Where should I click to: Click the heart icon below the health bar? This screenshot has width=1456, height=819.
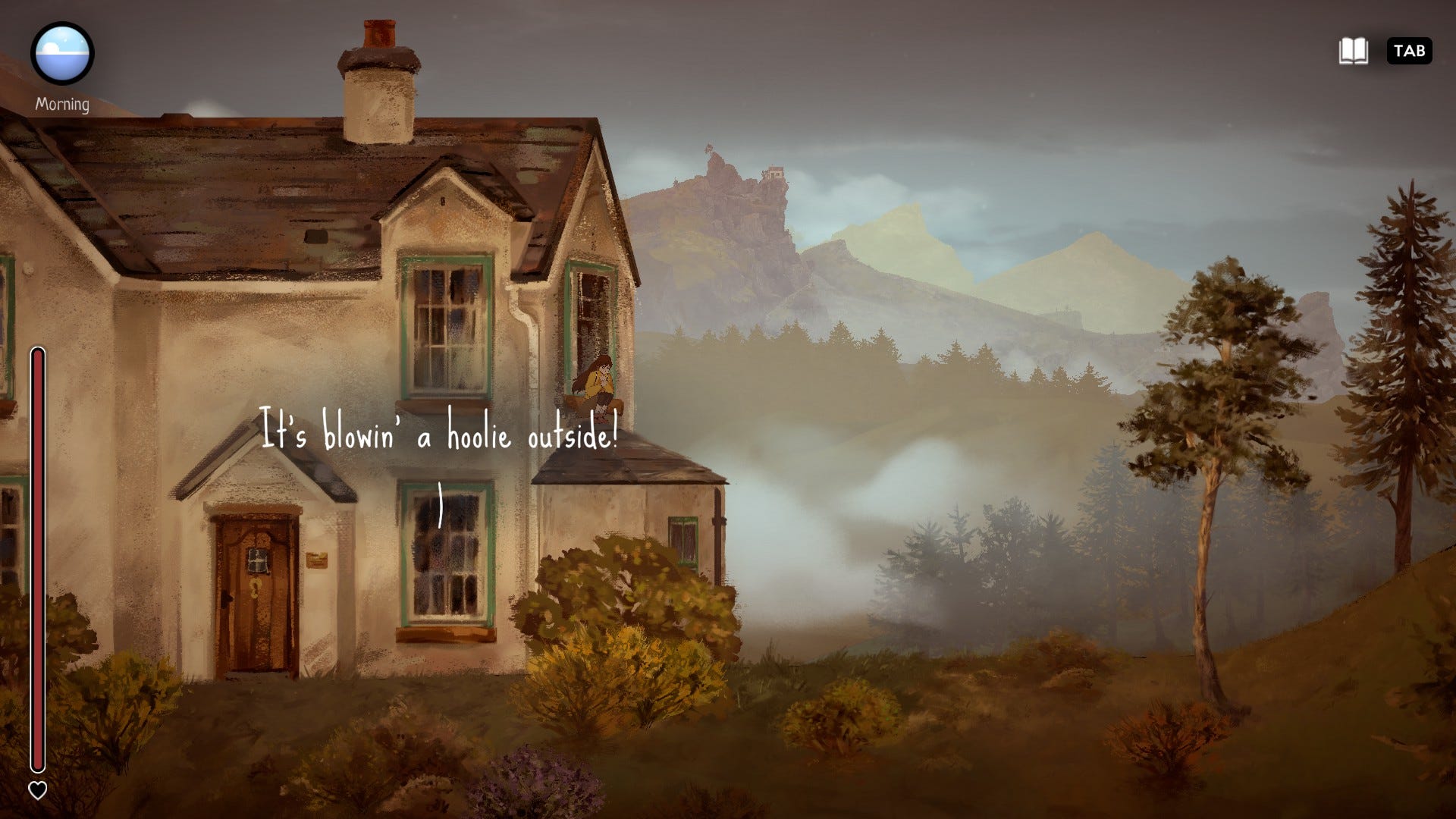click(x=37, y=790)
